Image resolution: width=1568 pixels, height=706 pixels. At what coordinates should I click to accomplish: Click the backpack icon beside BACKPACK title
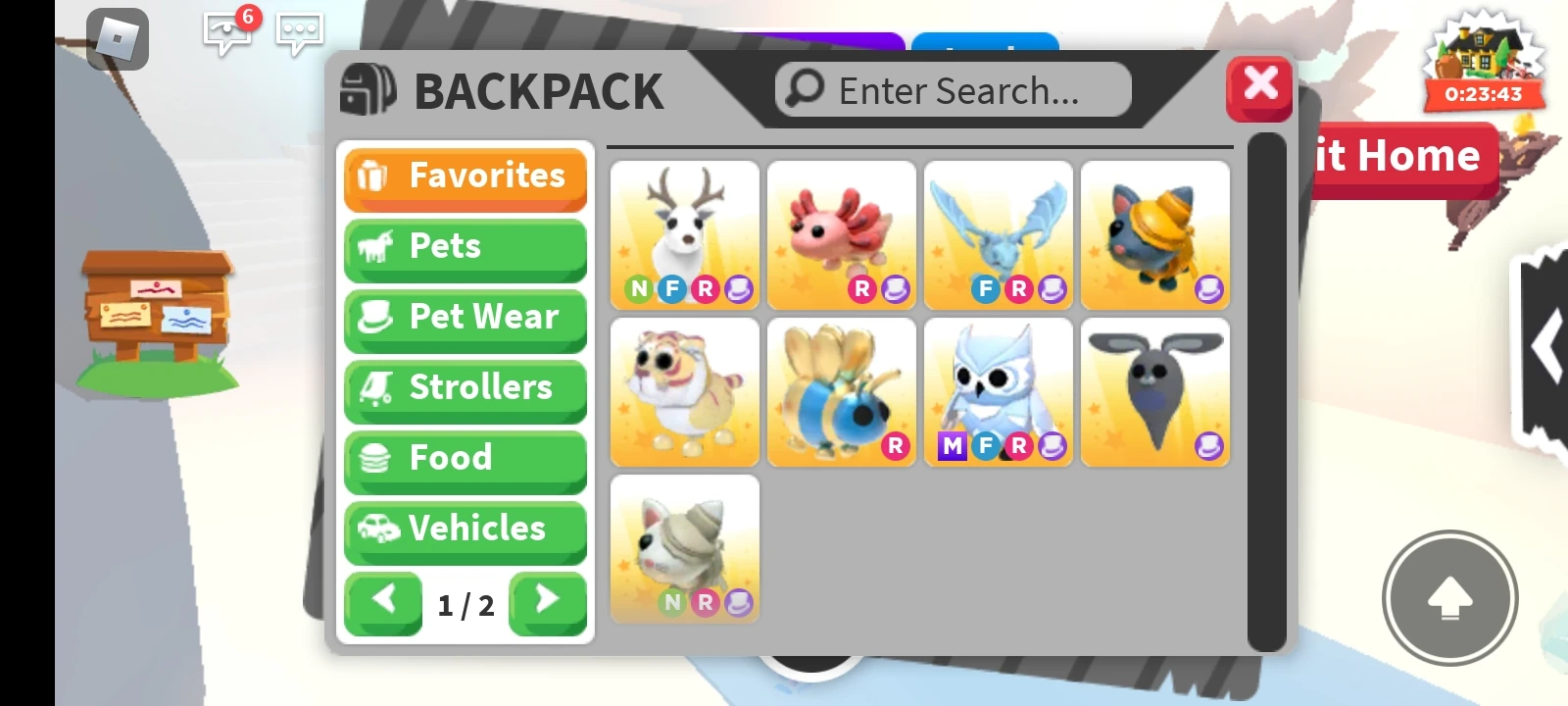pos(369,88)
